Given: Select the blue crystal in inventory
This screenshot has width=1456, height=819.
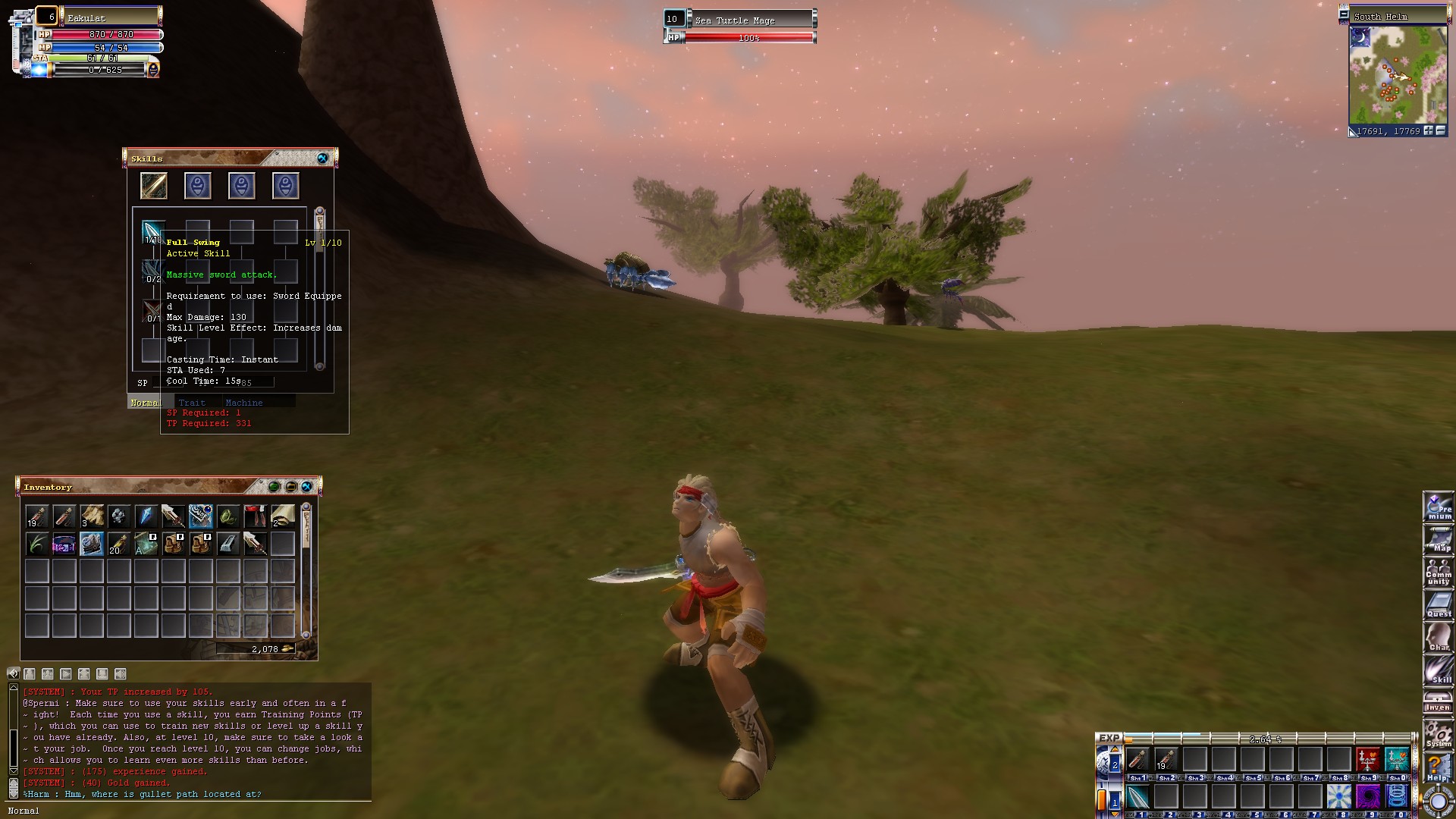Looking at the screenshot, I should point(146,516).
